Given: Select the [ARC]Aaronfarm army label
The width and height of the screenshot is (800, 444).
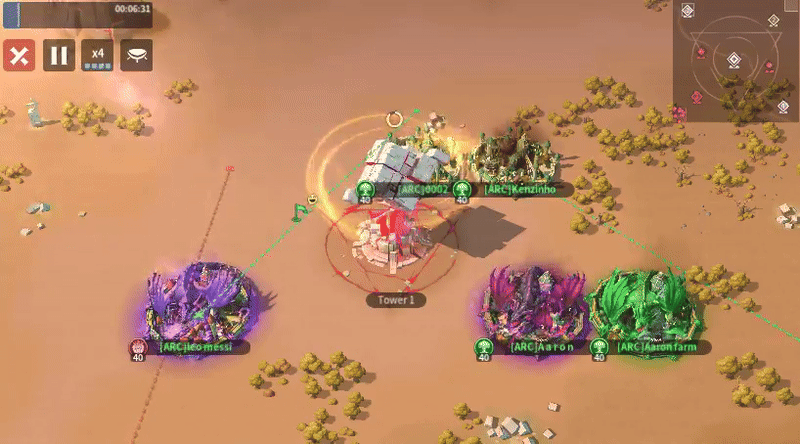Looking at the screenshot, I should click(x=658, y=347).
